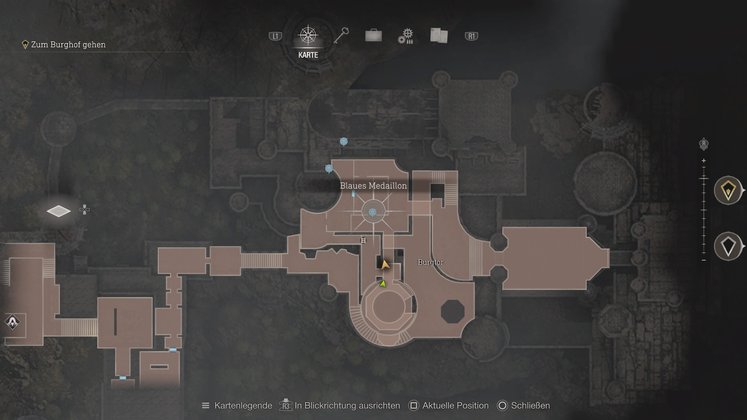
Task: Switch to the files documents tab
Action: (x=438, y=35)
